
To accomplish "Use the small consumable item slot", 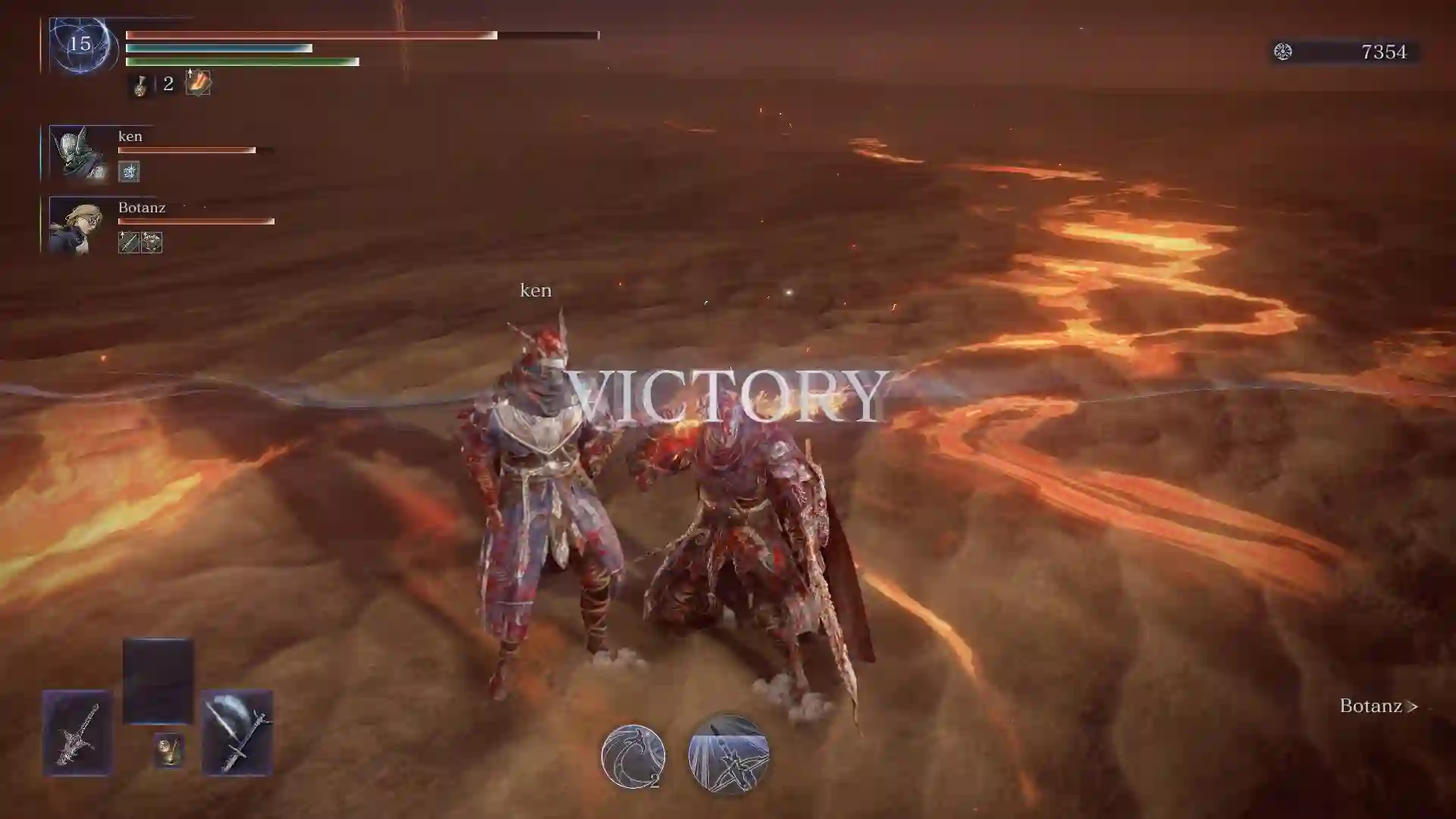I will click(x=169, y=751).
